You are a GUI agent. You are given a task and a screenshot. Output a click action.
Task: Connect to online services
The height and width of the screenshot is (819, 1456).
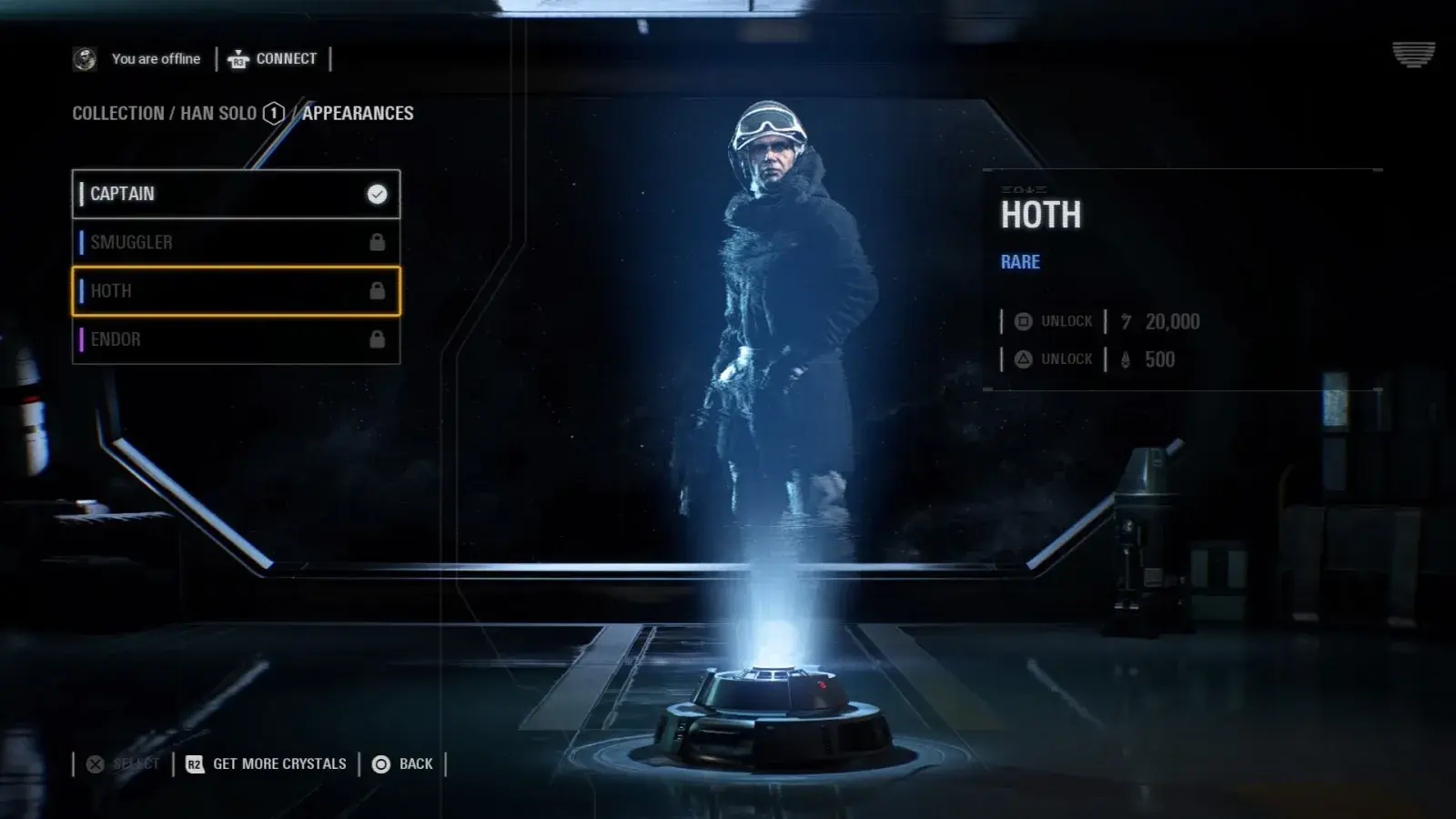(273, 59)
